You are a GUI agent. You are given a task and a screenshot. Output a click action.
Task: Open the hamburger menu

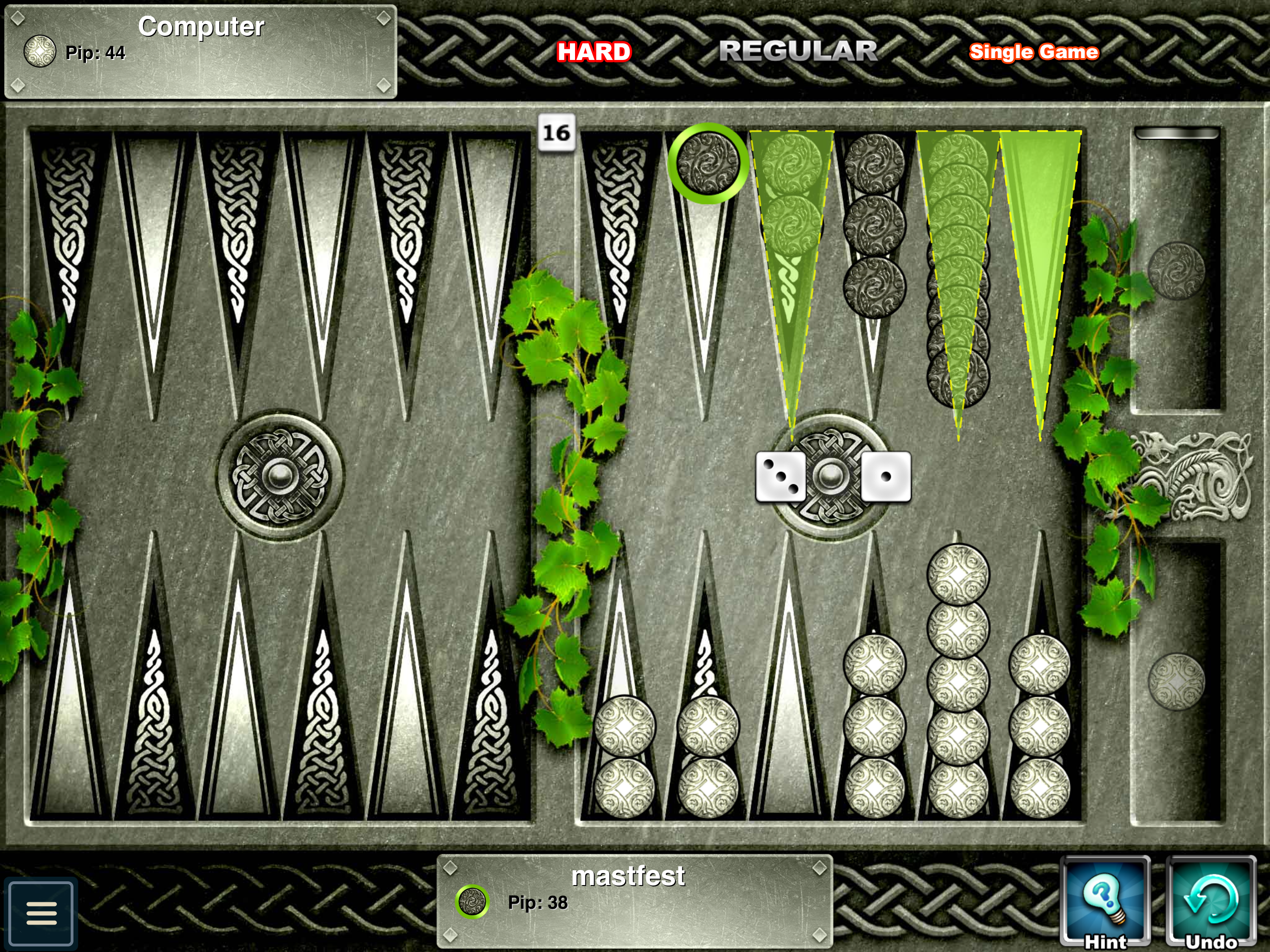pyautogui.click(x=41, y=913)
